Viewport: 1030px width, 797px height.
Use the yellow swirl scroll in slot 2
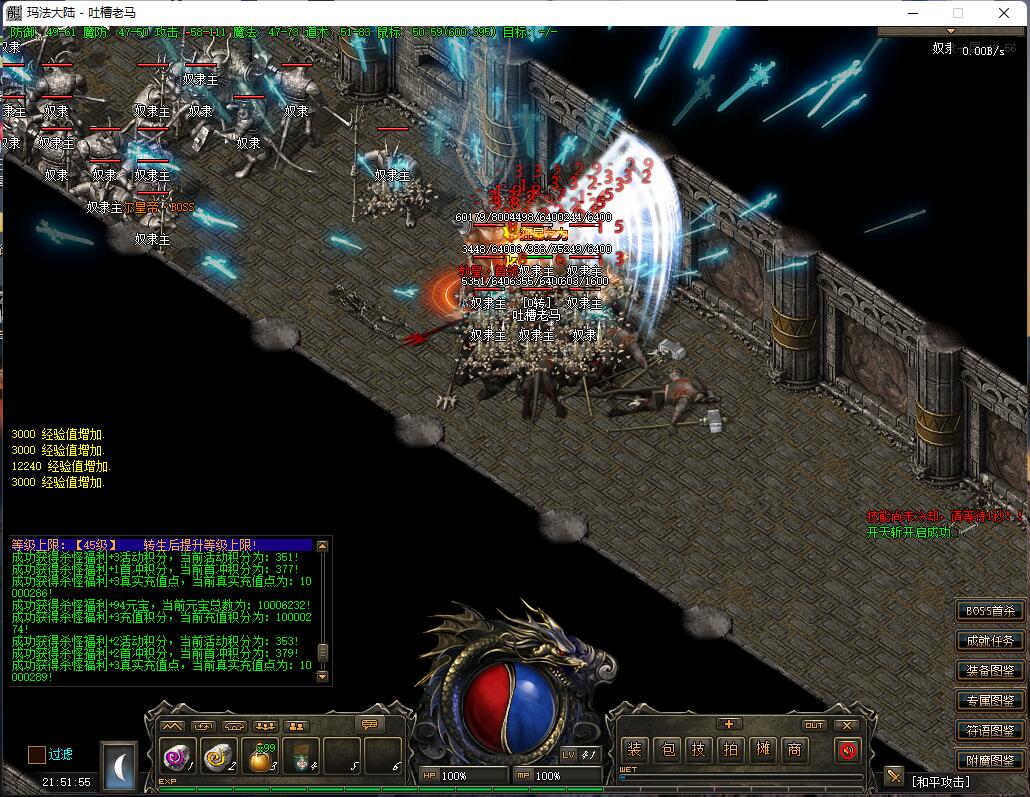217,757
